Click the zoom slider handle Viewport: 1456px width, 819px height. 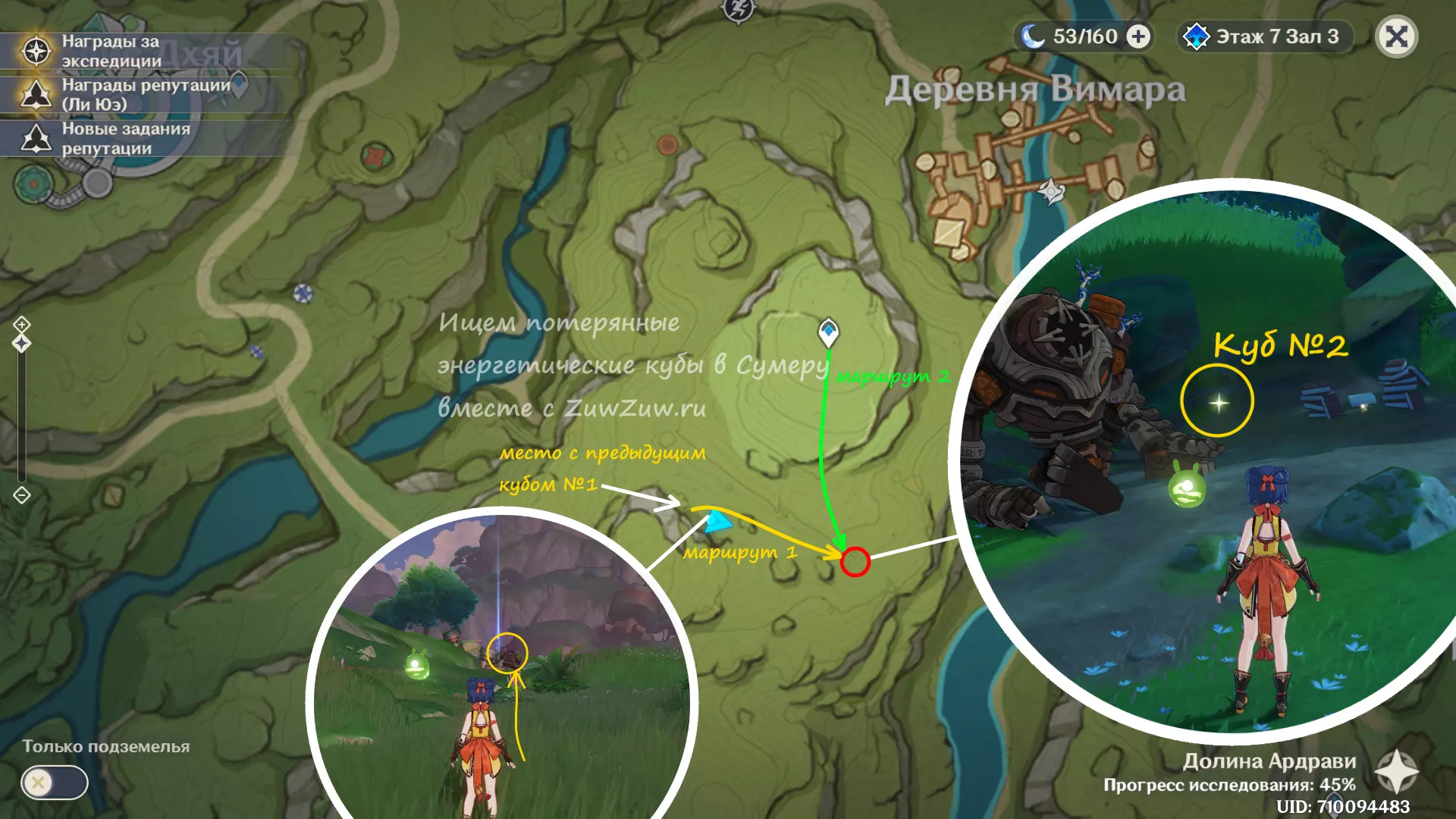21,344
